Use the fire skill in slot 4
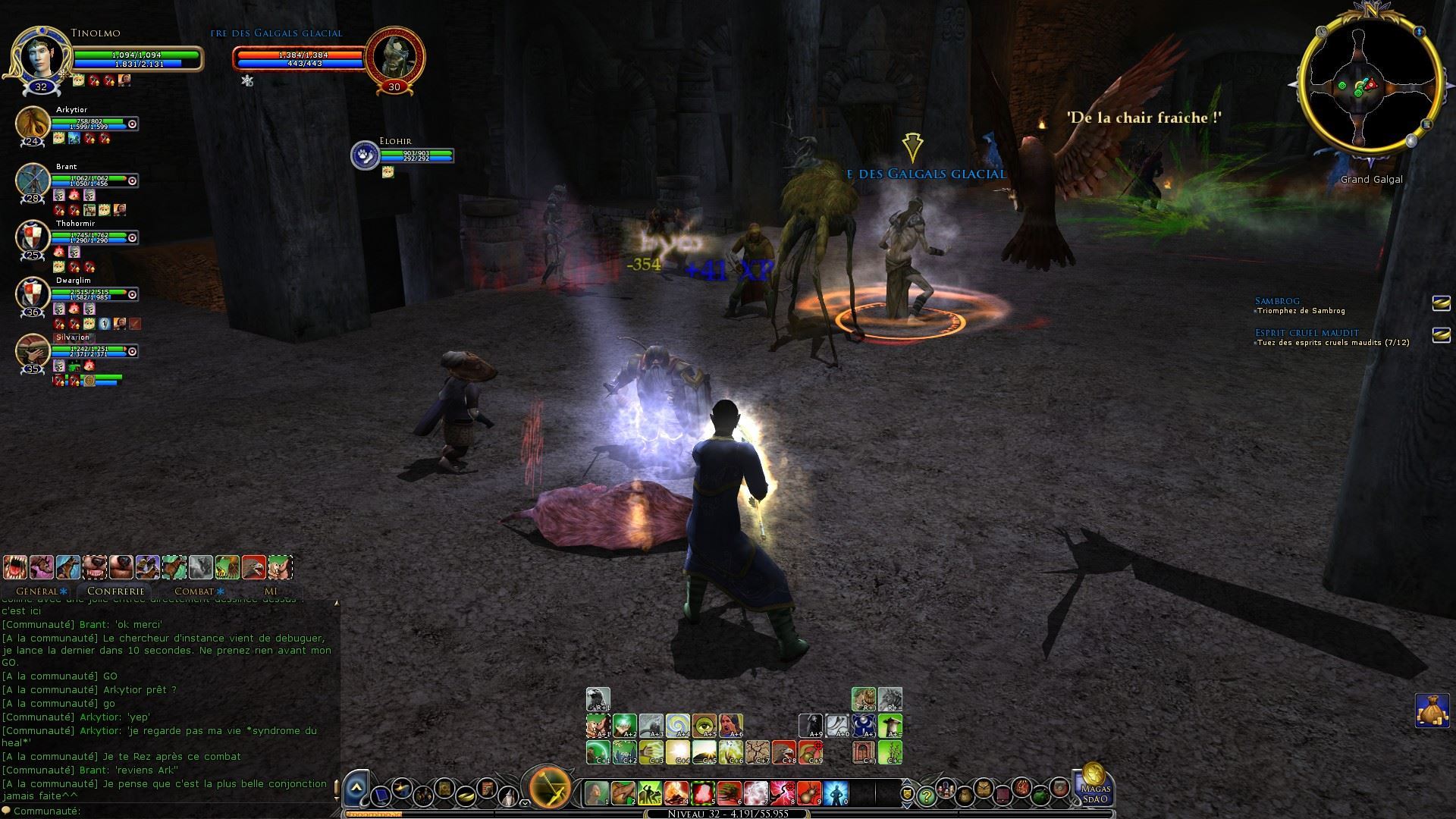The width and height of the screenshot is (1456, 819). coord(676,793)
